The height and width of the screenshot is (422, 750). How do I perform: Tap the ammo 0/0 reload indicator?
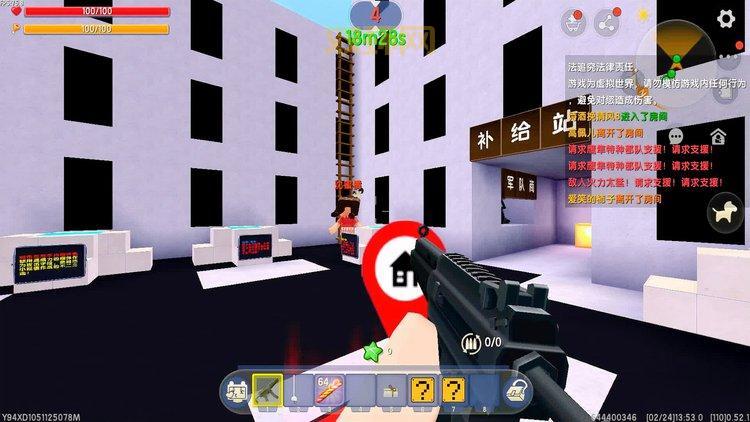485,342
